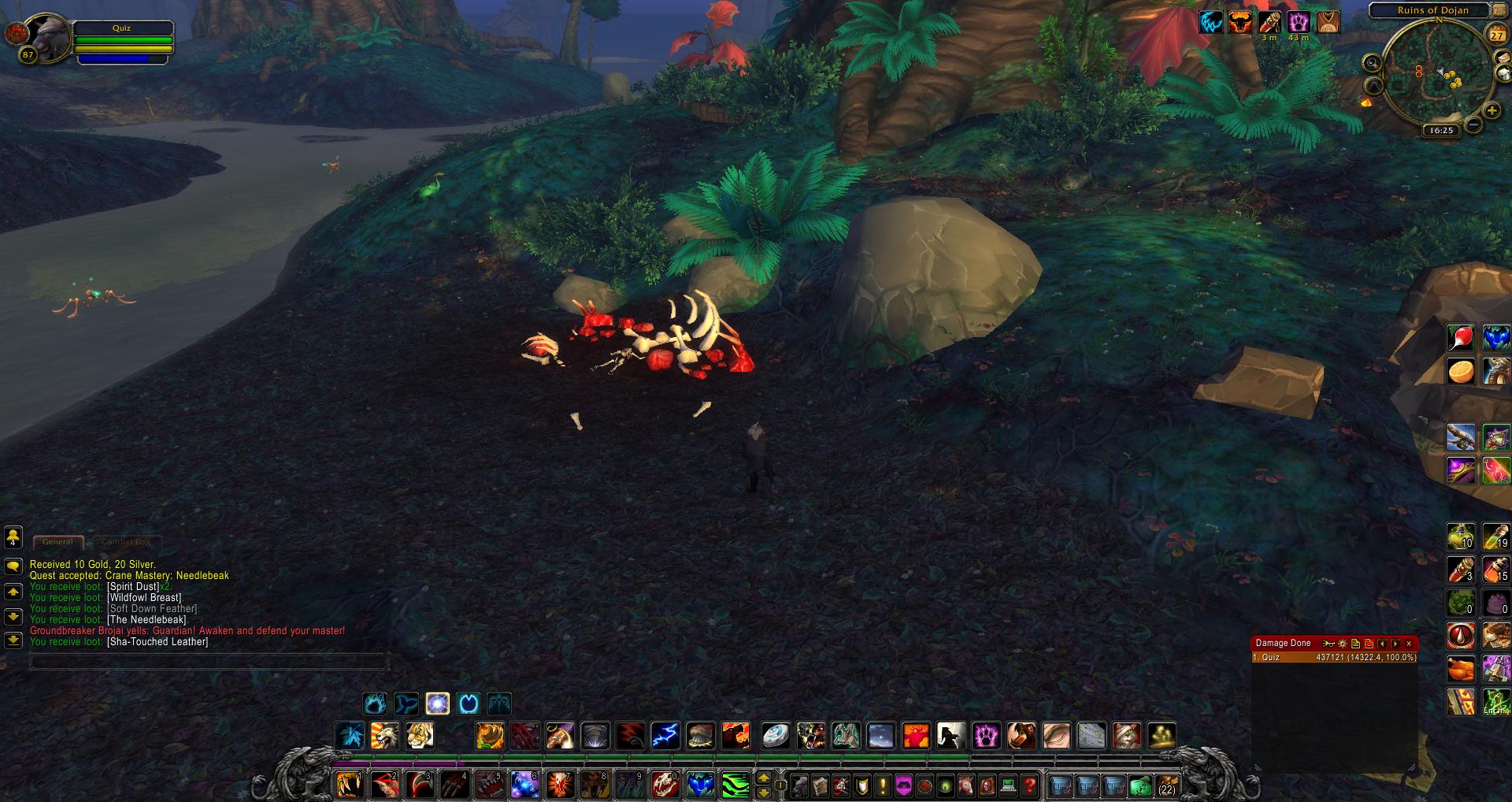Zoom out the minimap
The image size is (1512, 802).
1473,125
